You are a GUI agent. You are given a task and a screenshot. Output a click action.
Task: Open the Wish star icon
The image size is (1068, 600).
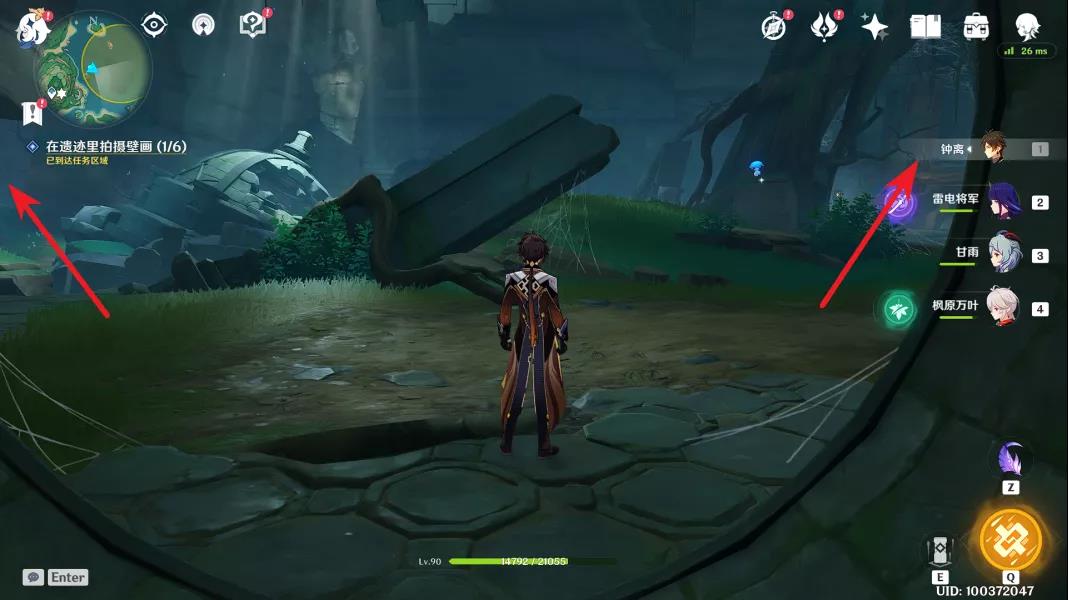[x=875, y=27]
